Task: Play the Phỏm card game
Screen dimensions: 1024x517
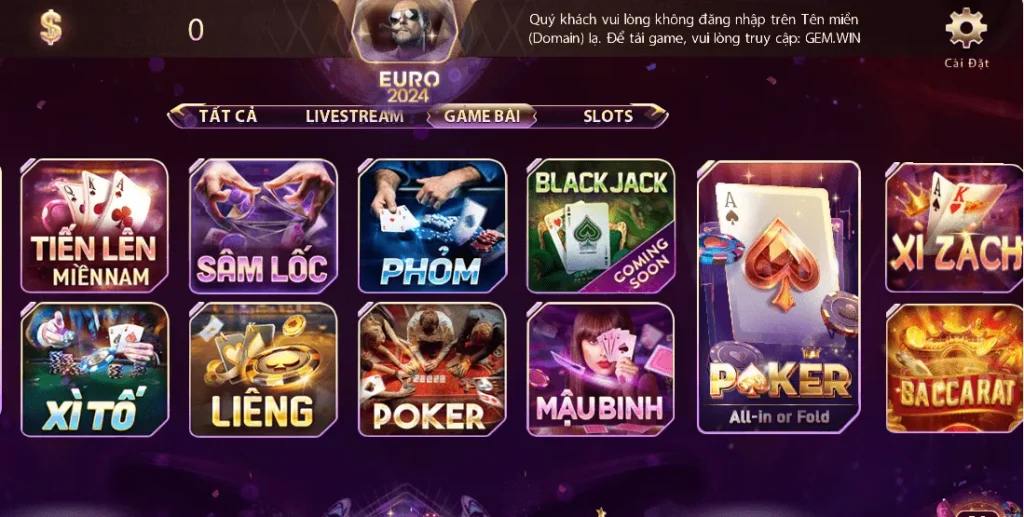Action: (x=432, y=226)
